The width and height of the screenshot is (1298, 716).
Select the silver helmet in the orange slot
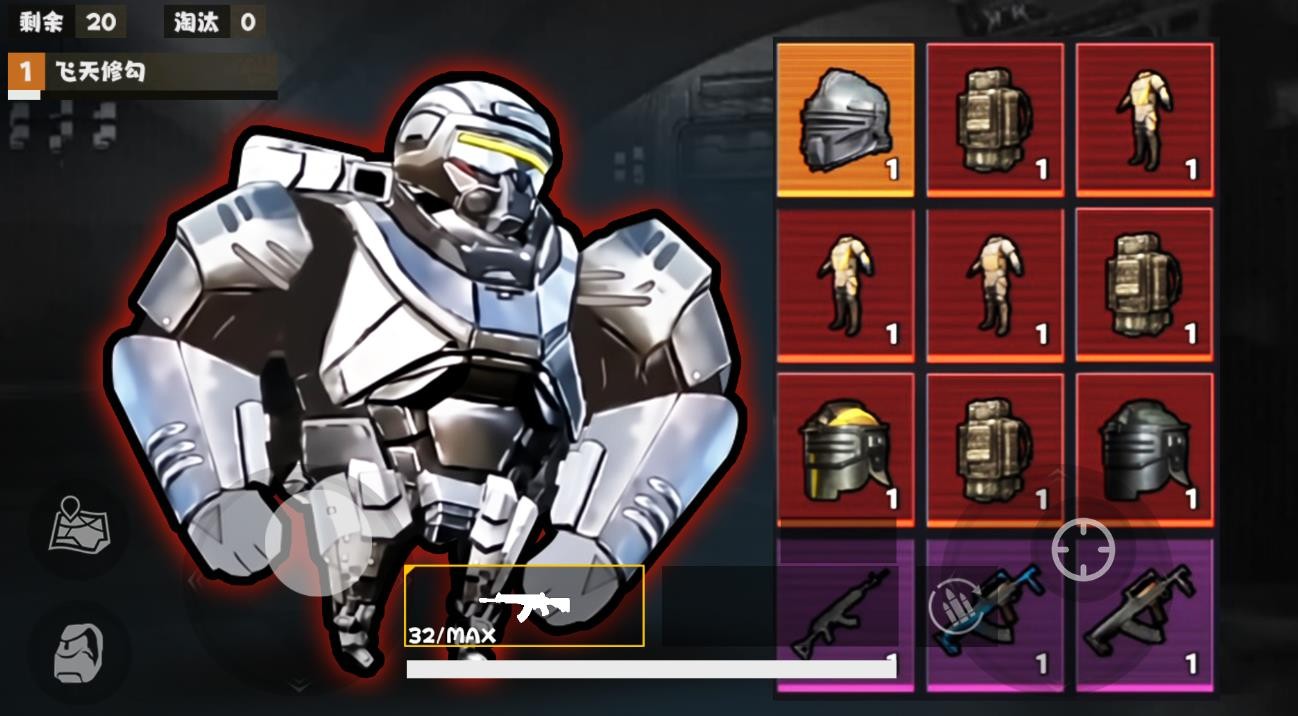845,118
